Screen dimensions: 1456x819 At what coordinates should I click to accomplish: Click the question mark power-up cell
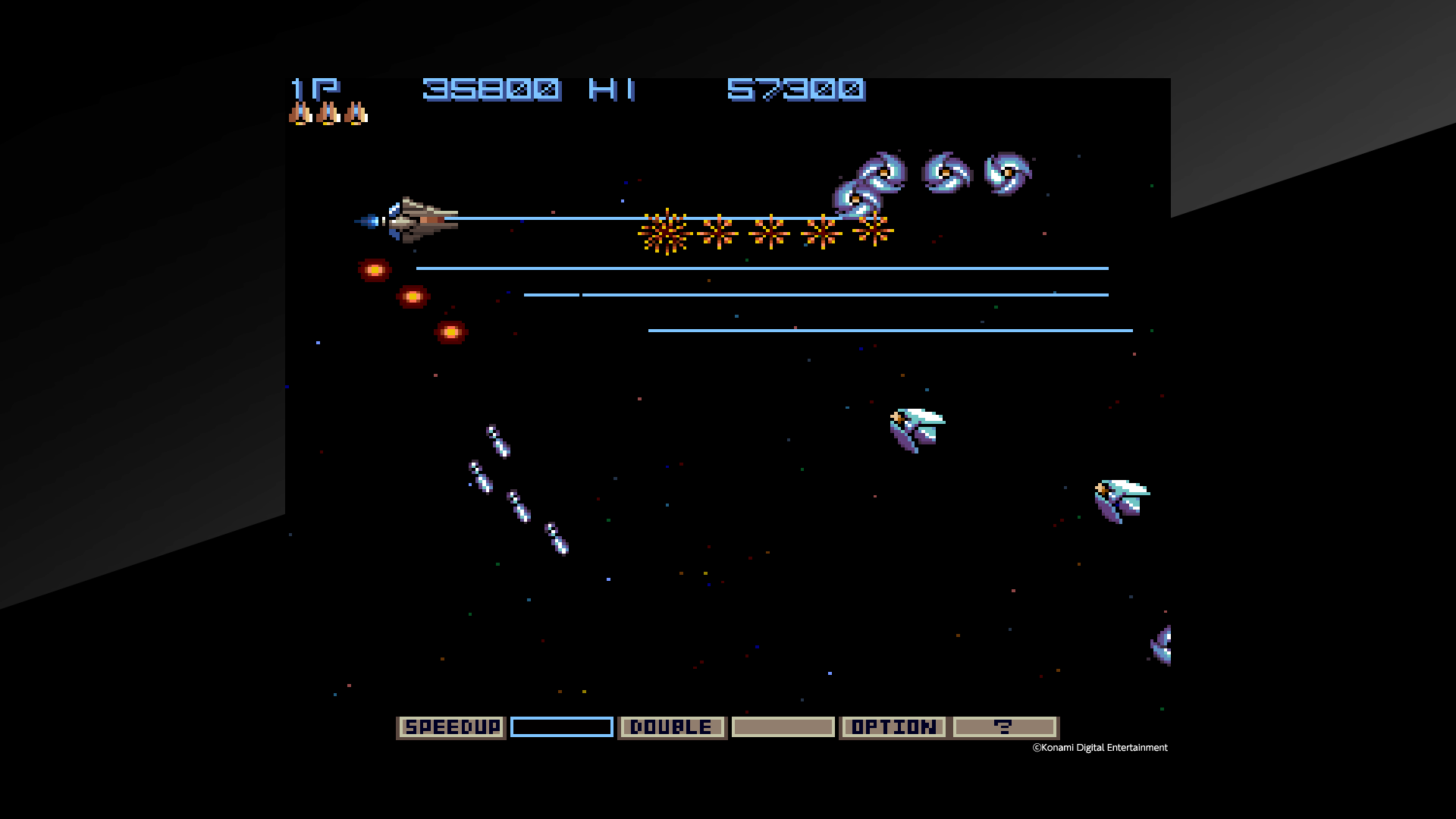1005,726
